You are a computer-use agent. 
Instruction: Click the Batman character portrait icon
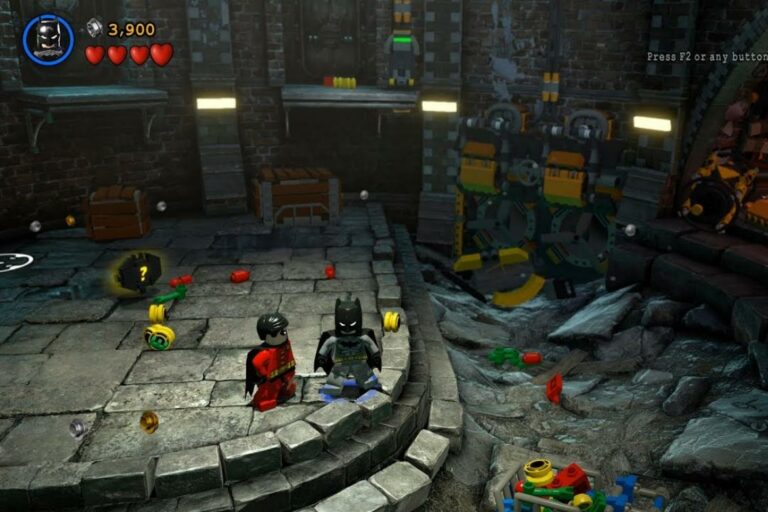[47, 40]
